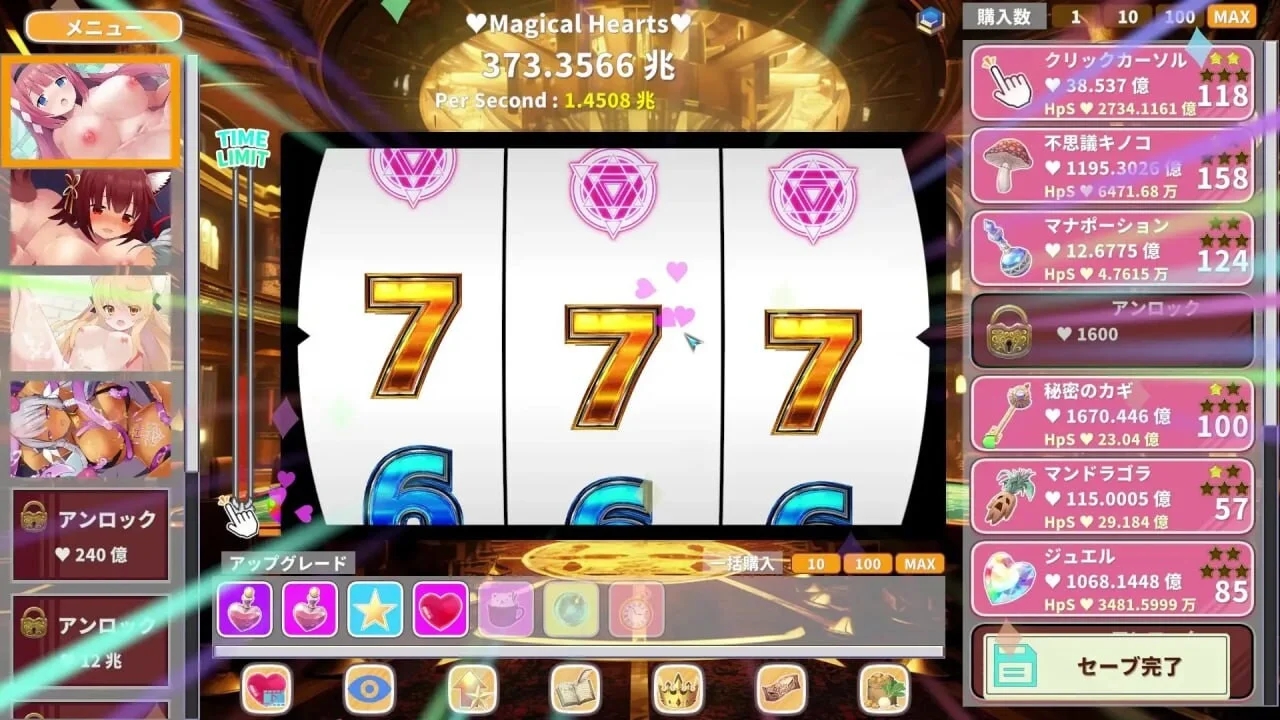Switch bulk purchase 一括購入 to 10
The height and width of the screenshot is (720, 1280).
816,564
